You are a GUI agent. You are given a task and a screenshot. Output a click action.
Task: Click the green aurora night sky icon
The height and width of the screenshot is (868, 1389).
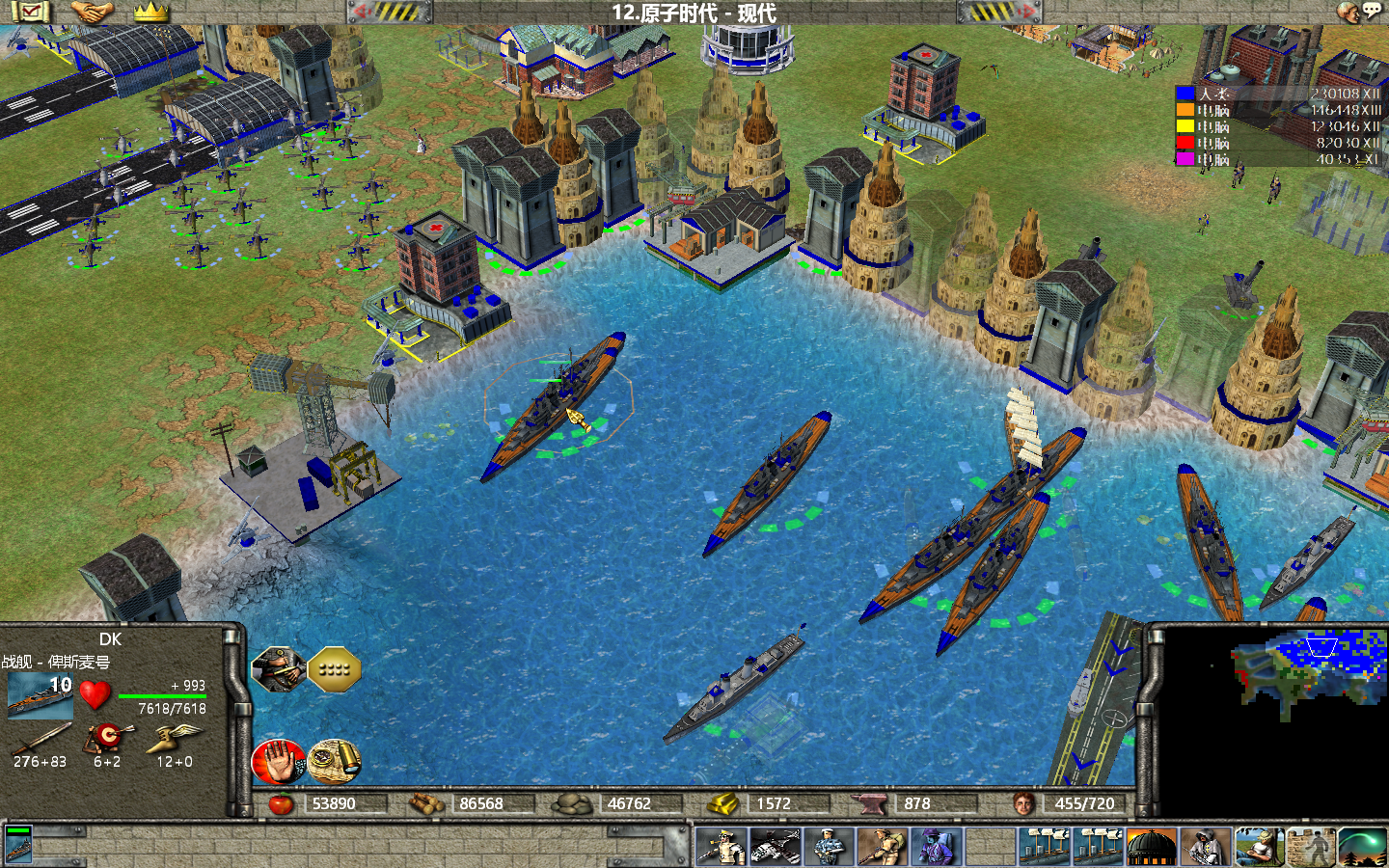point(1363,847)
